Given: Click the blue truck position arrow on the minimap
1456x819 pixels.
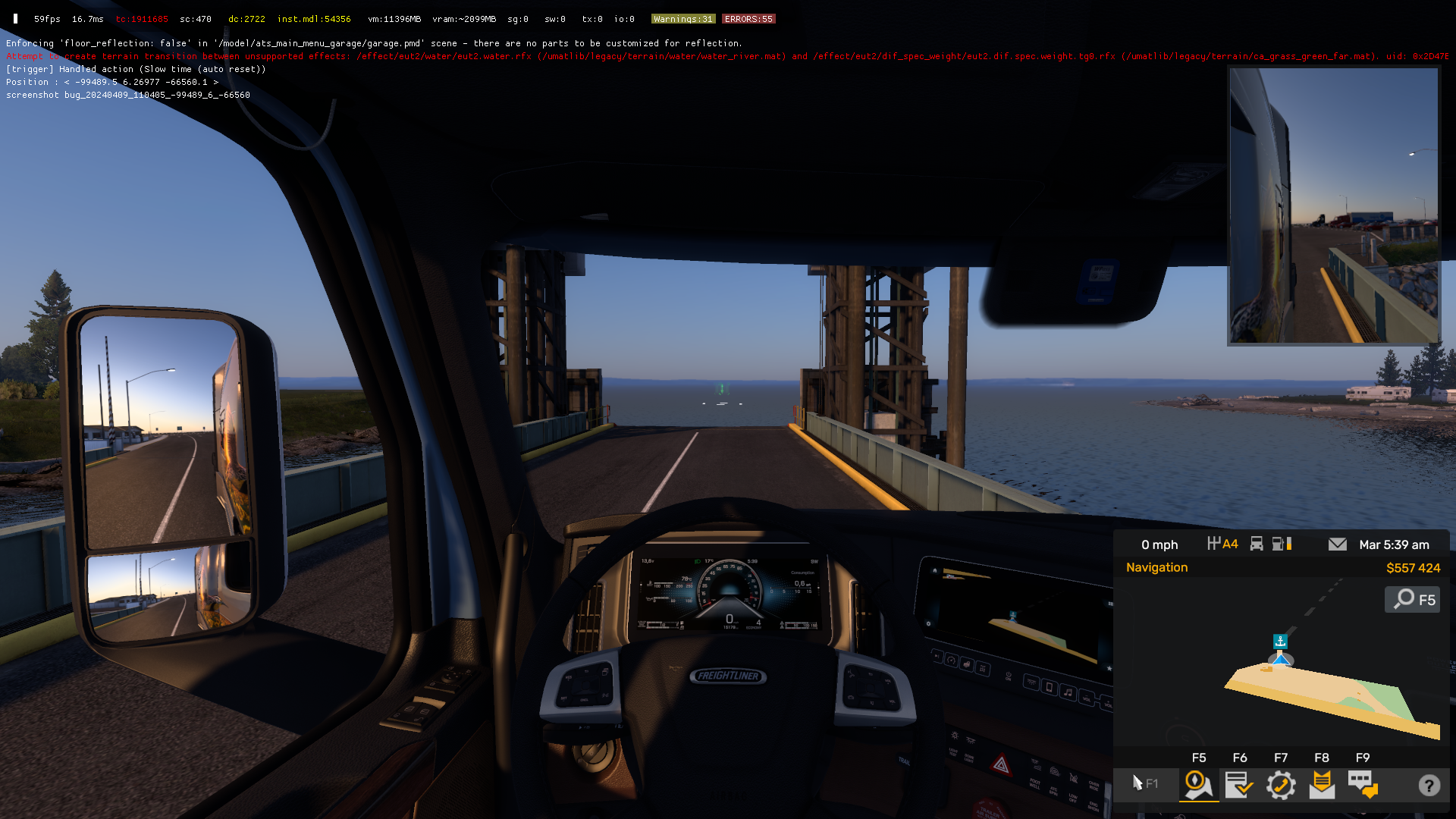Looking at the screenshot, I should (1281, 661).
